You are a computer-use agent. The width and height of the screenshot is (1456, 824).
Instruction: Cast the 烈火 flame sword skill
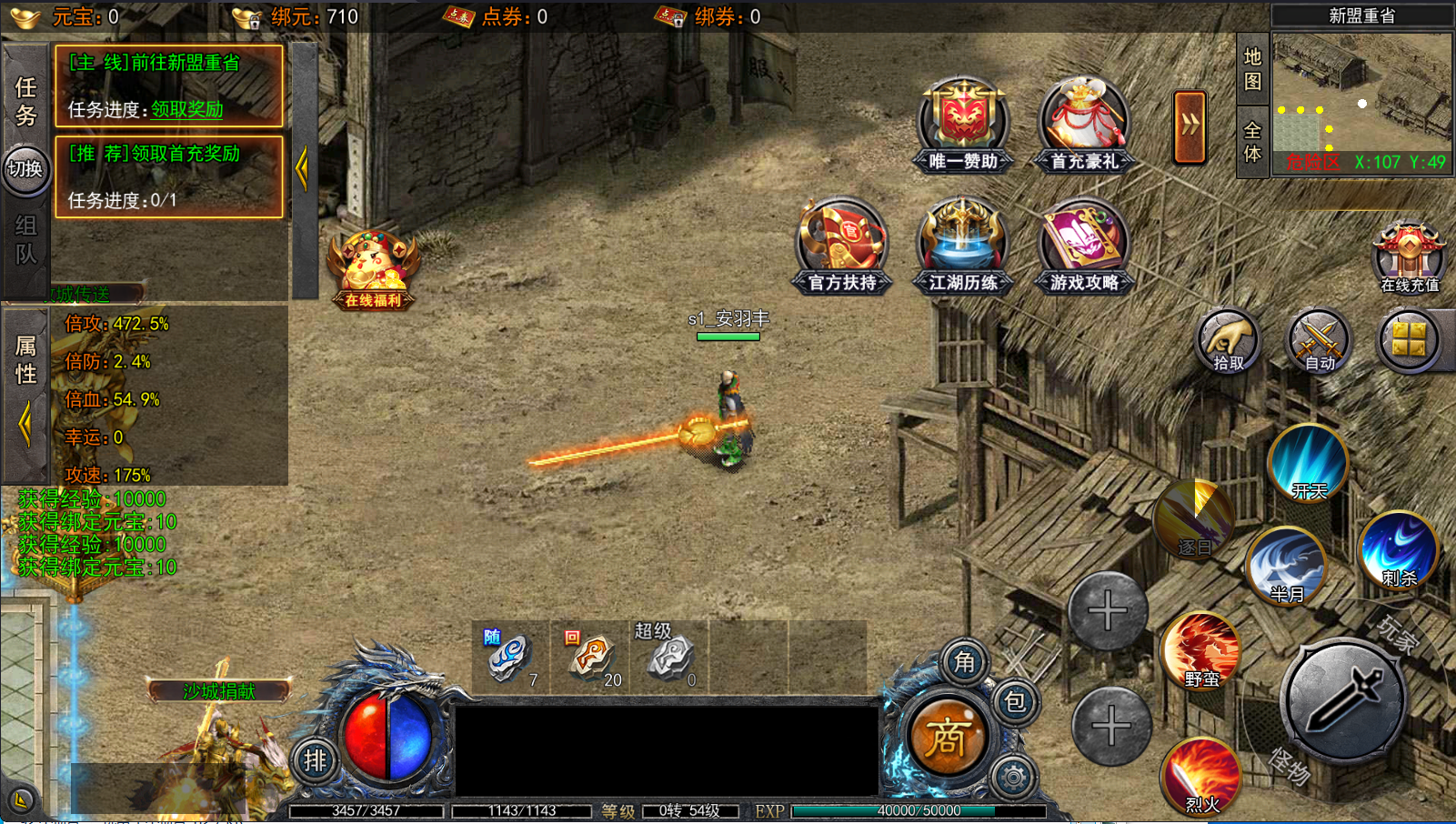coord(1201,777)
